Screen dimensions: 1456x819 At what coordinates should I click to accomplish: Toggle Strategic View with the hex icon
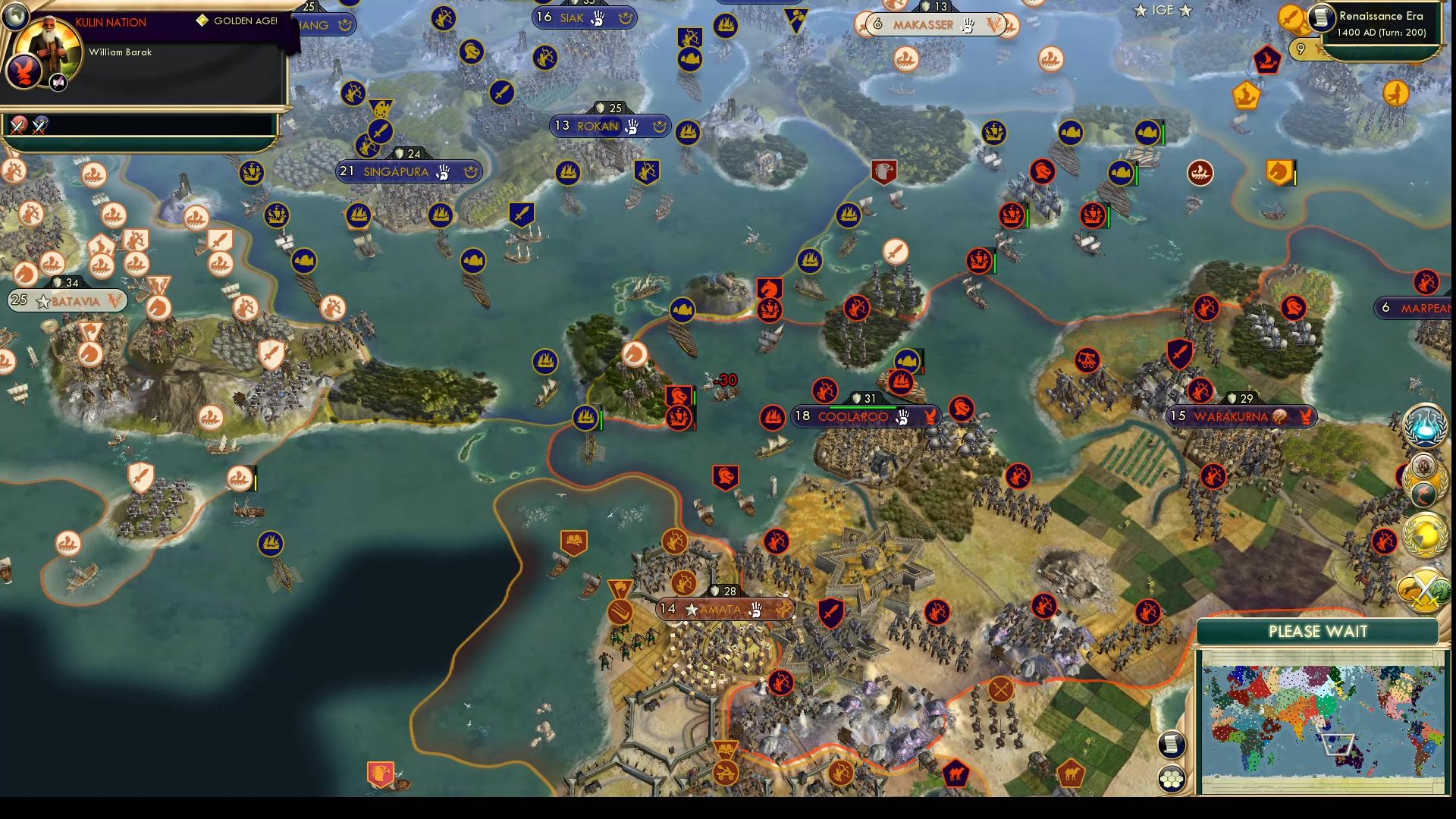click(1172, 778)
